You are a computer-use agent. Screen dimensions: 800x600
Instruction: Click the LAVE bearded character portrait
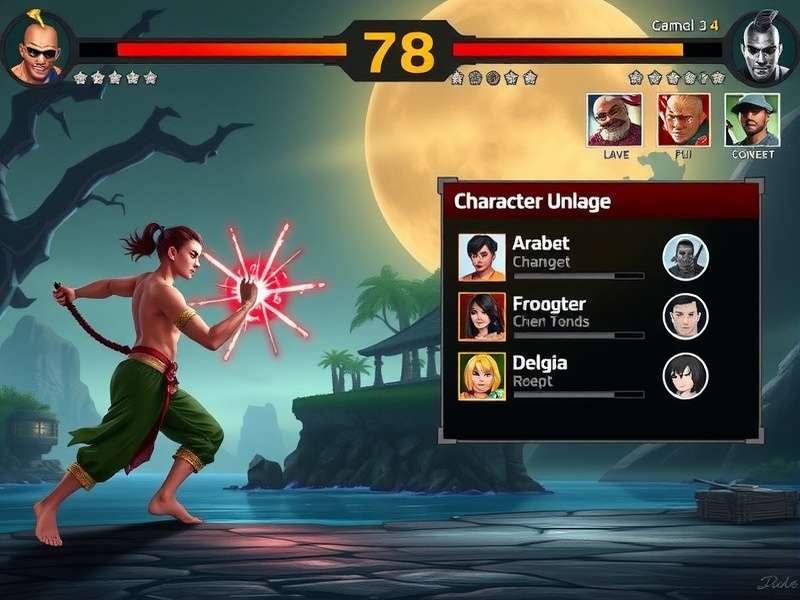(x=614, y=120)
